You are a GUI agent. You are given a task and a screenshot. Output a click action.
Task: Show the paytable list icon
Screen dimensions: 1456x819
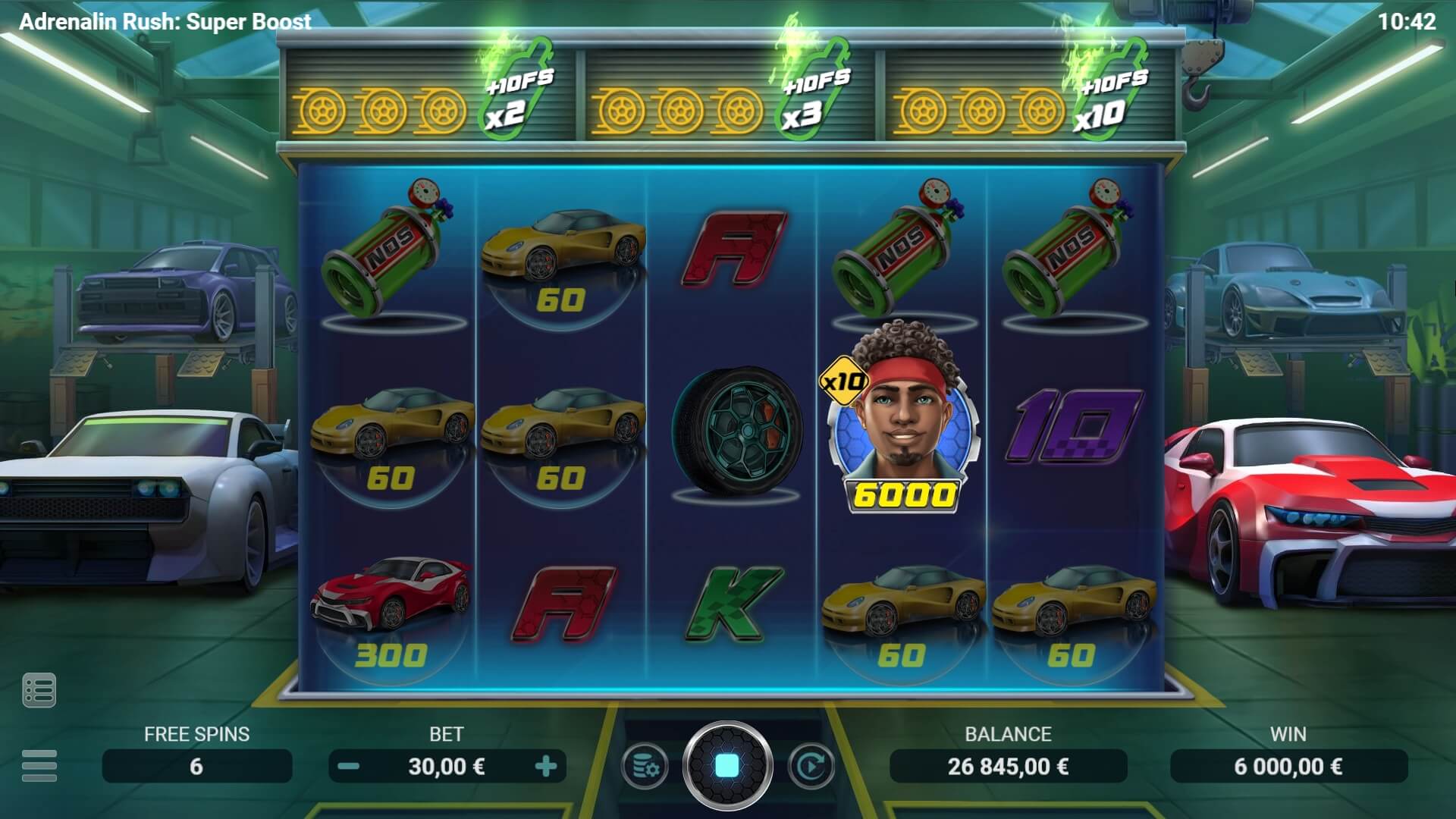click(x=39, y=690)
